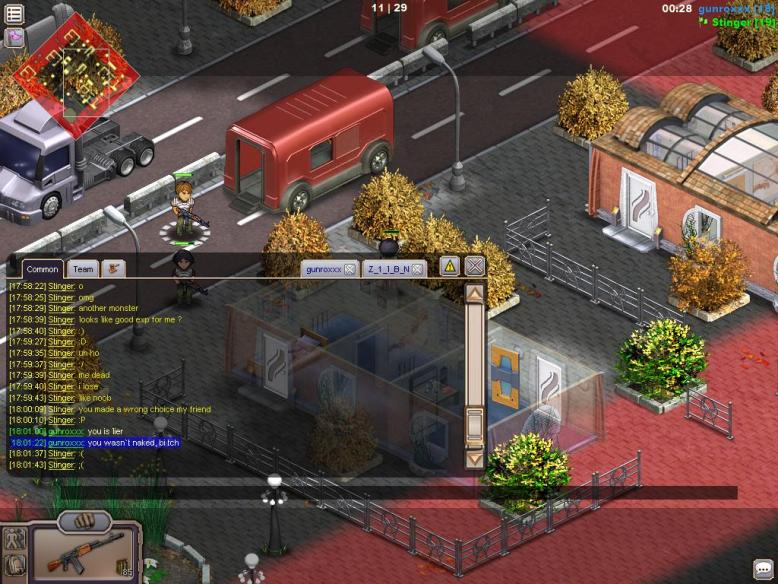Click the yellow warning triangle button
This screenshot has height=584, width=778.
(x=449, y=266)
